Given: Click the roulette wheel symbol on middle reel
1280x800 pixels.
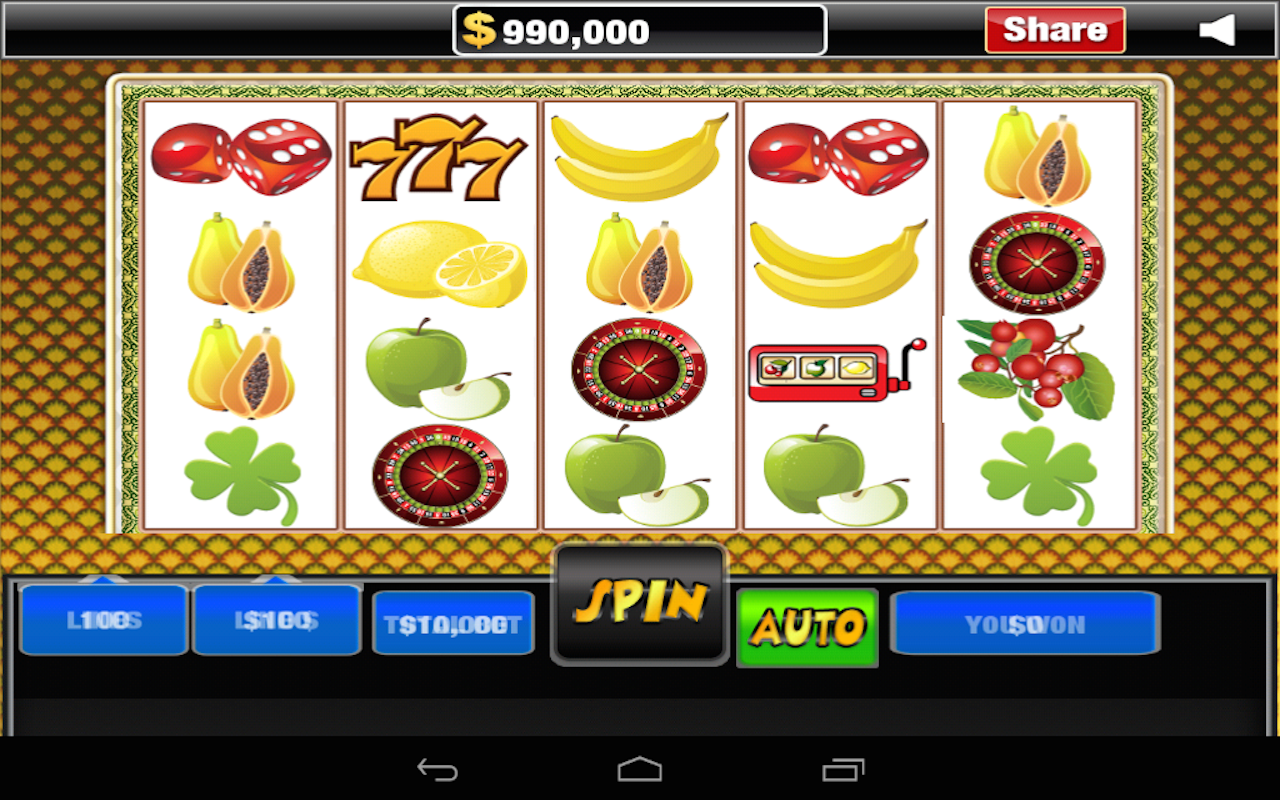Looking at the screenshot, I should point(638,370).
